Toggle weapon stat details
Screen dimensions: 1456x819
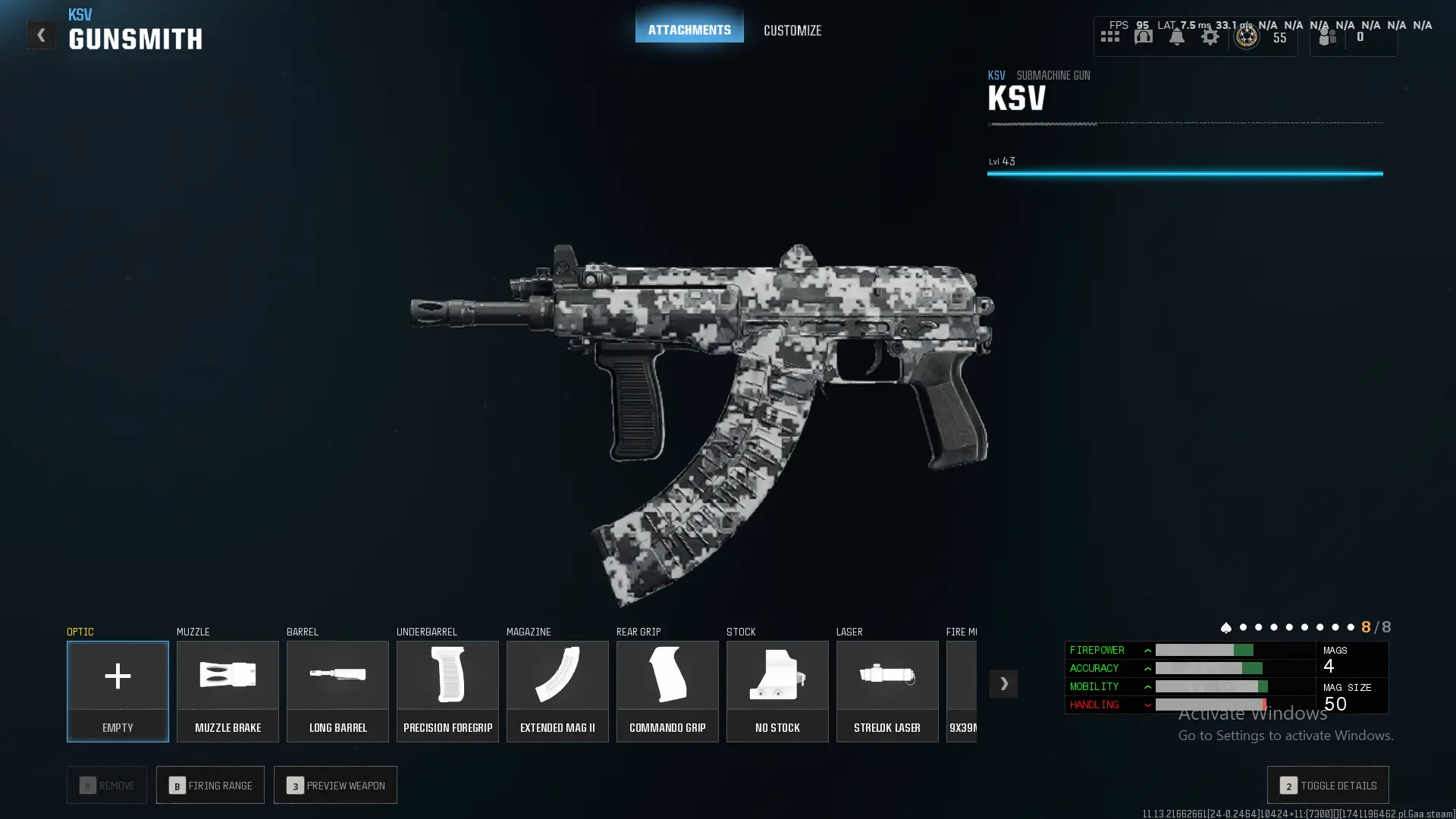[1328, 785]
